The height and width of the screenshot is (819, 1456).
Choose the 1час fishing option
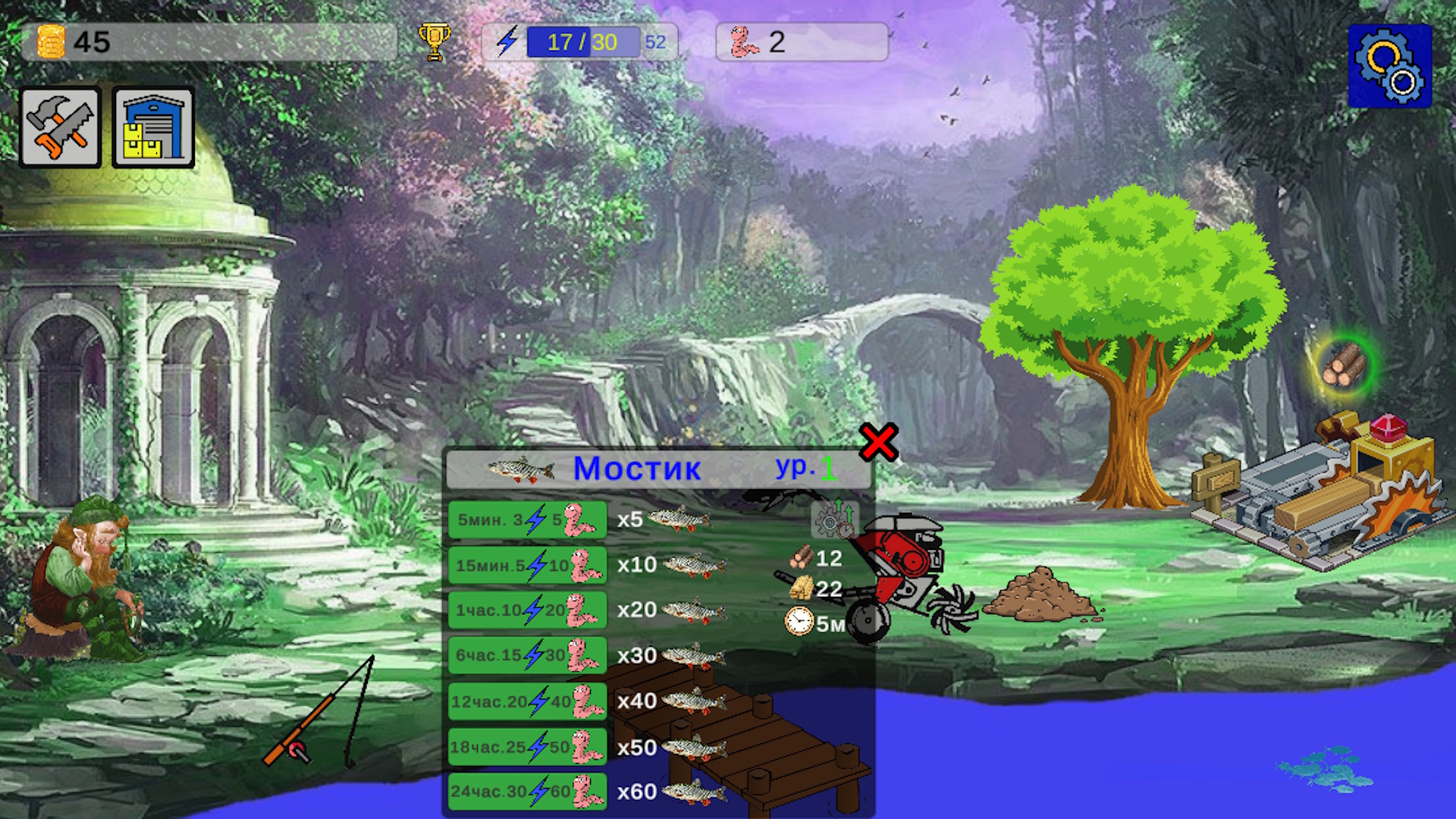526,610
